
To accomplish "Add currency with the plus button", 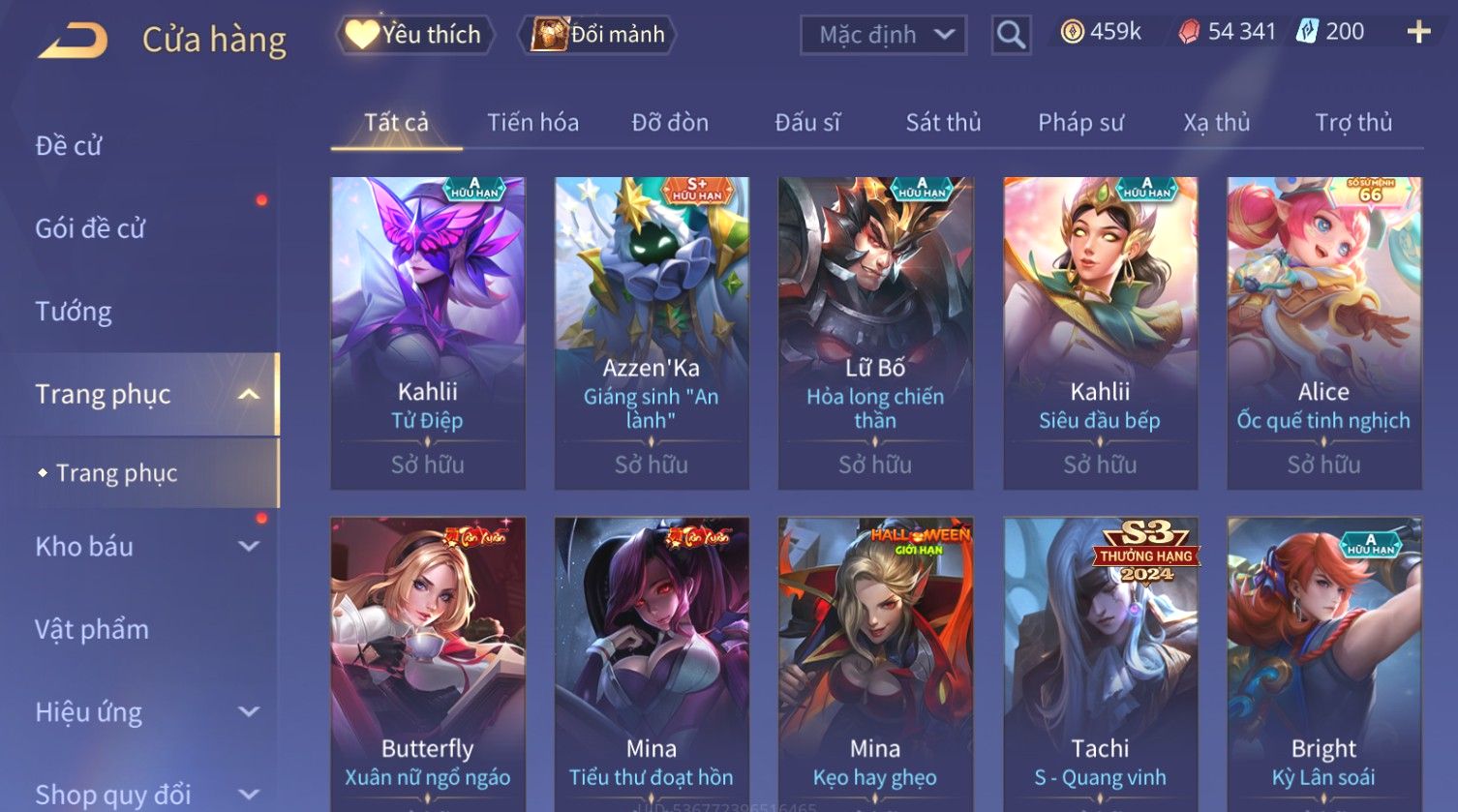I will click(x=1418, y=33).
